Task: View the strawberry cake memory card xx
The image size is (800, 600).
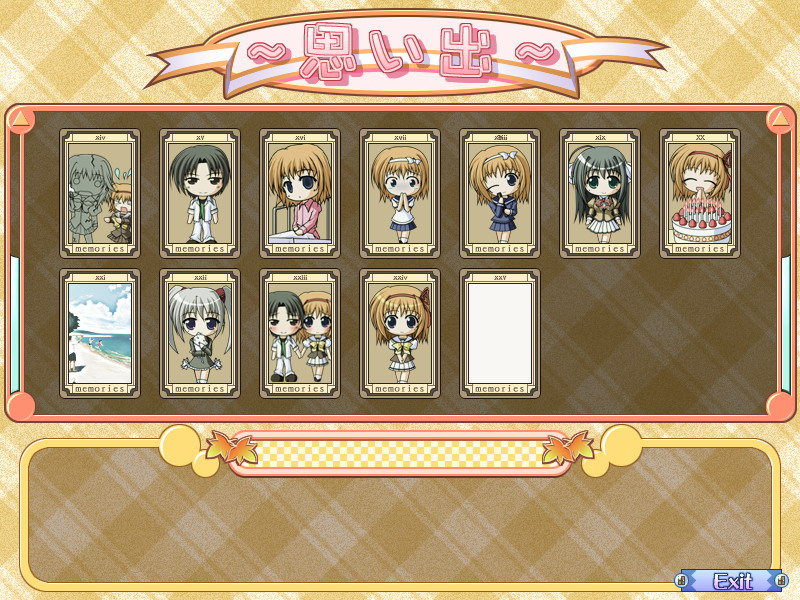Action: point(700,193)
